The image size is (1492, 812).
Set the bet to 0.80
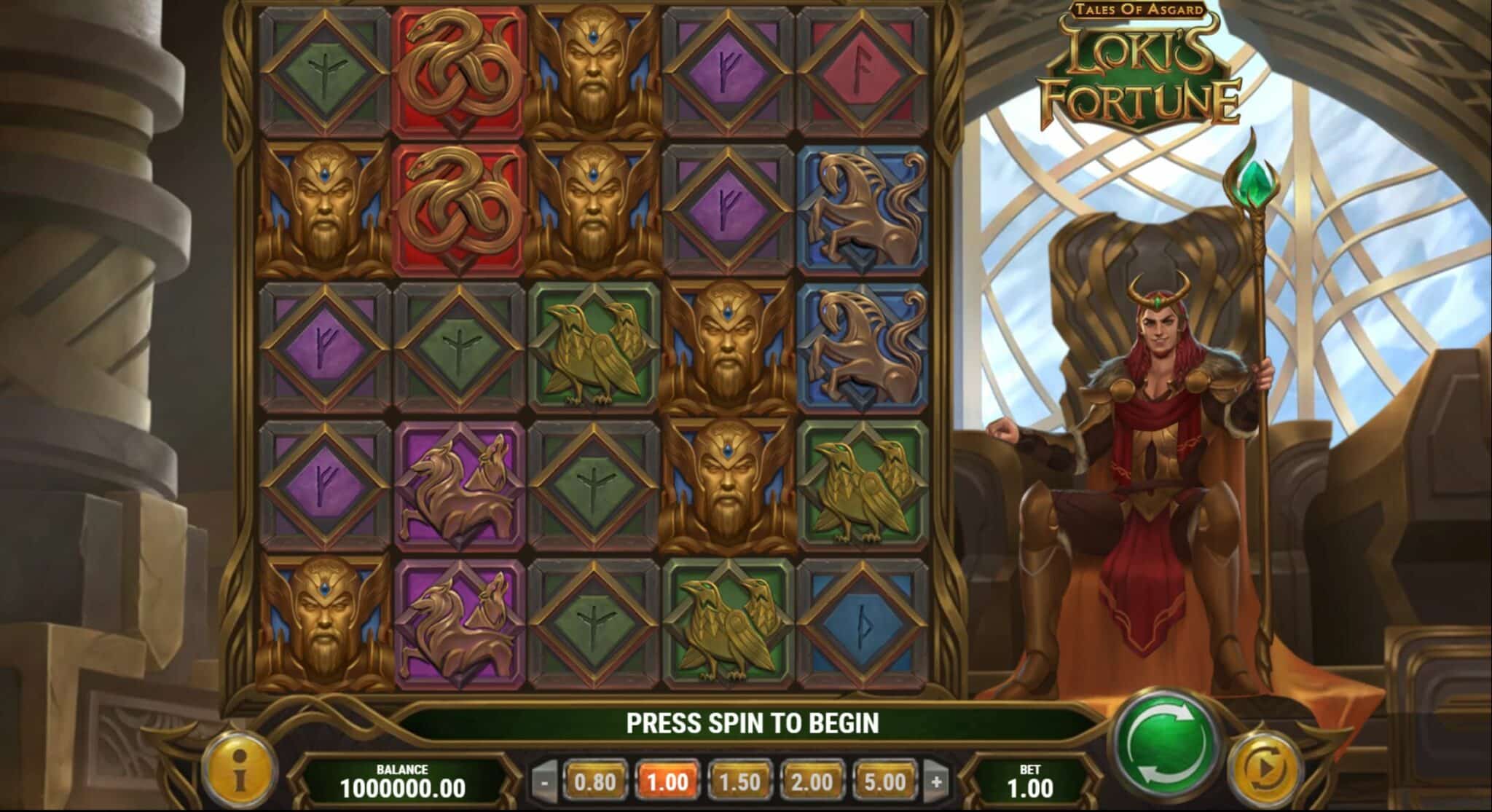click(x=594, y=782)
